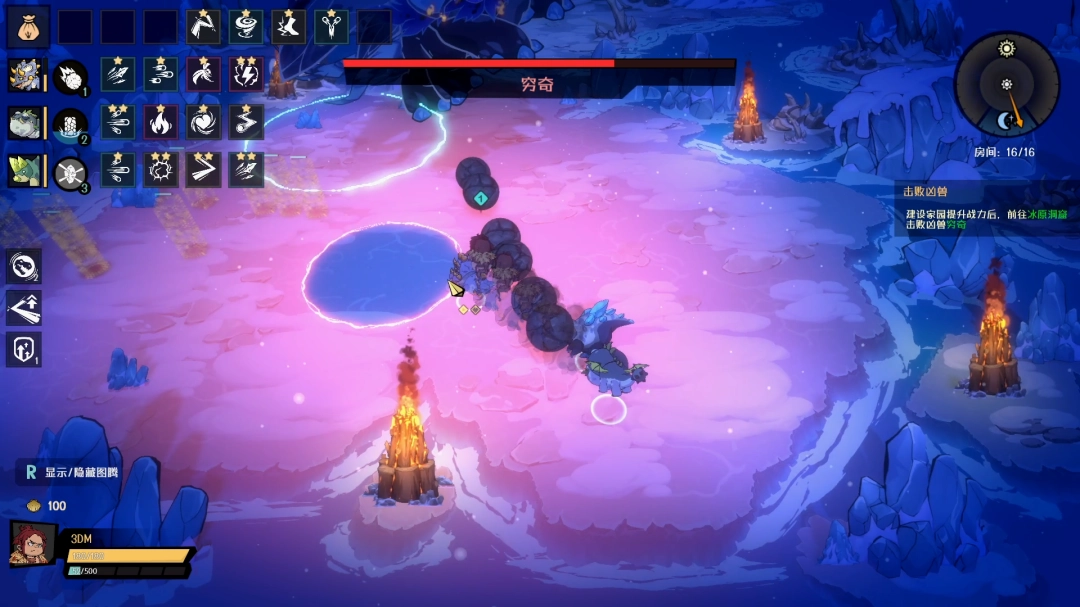Image resolution: width=1080 pixels, height=607 pixels.
Task: Click the ringing bell buff icon
Action: (24, 266)
